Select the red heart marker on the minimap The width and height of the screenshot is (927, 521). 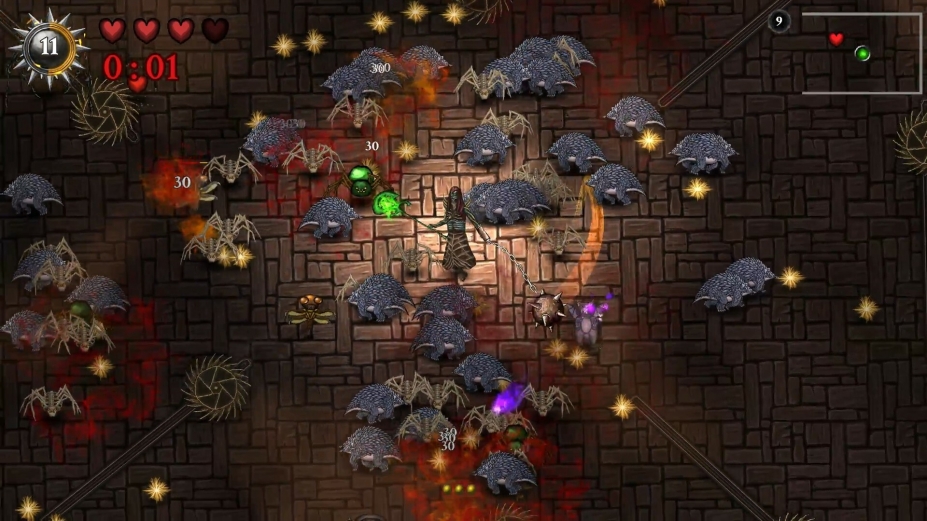point(836,40)
